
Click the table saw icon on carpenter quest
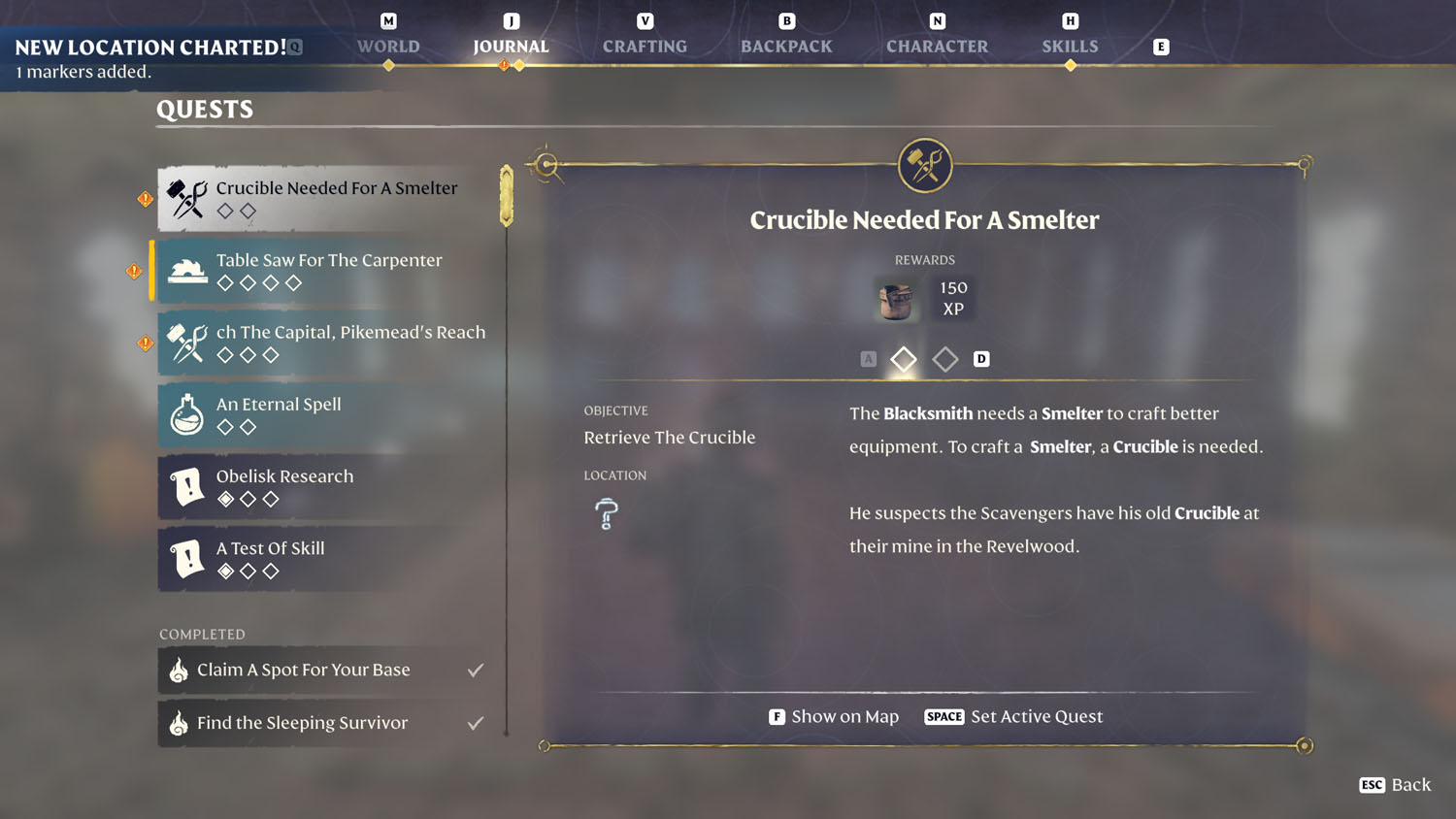(187, 271)
